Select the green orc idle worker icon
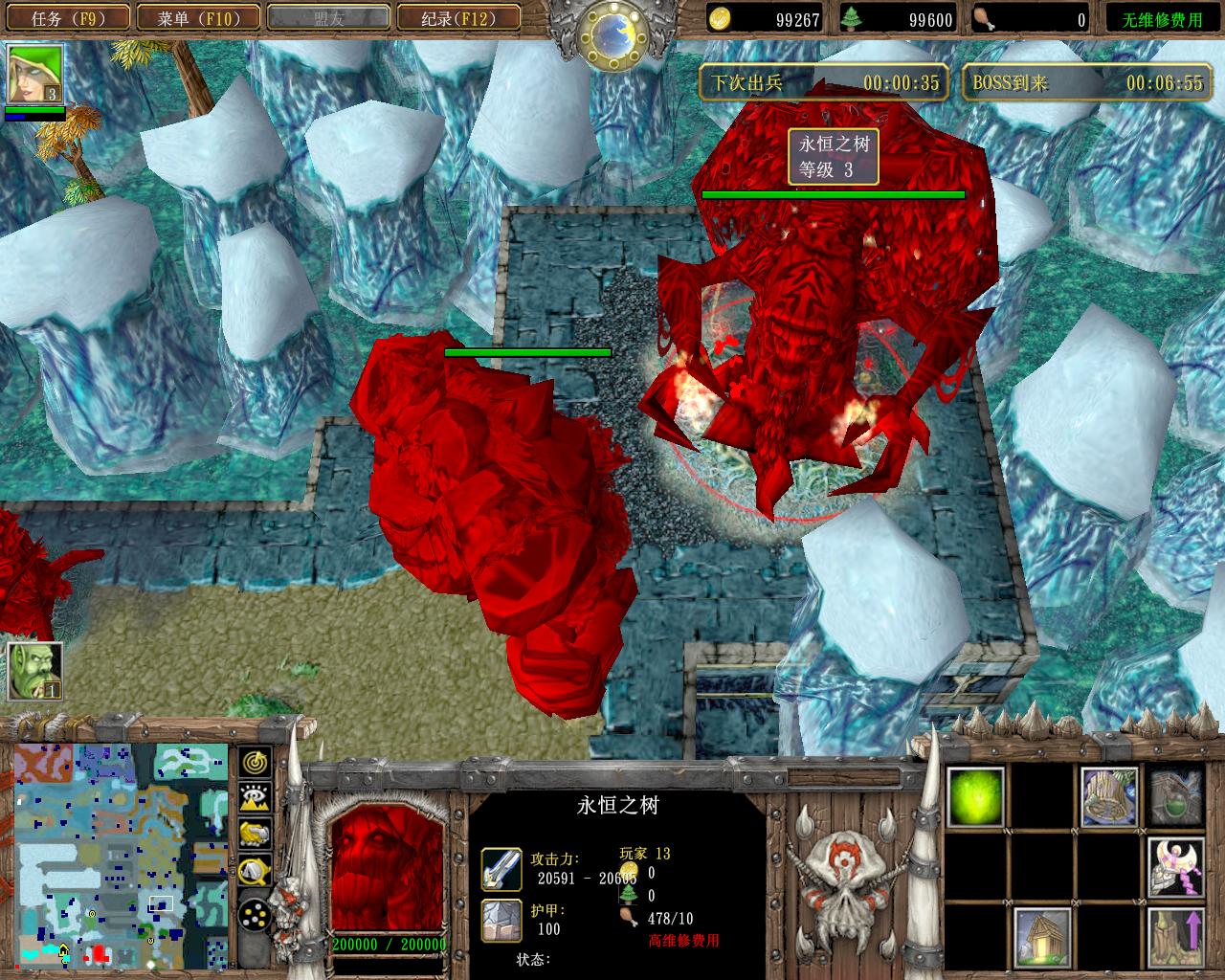1225x980 pixels. 35,669
